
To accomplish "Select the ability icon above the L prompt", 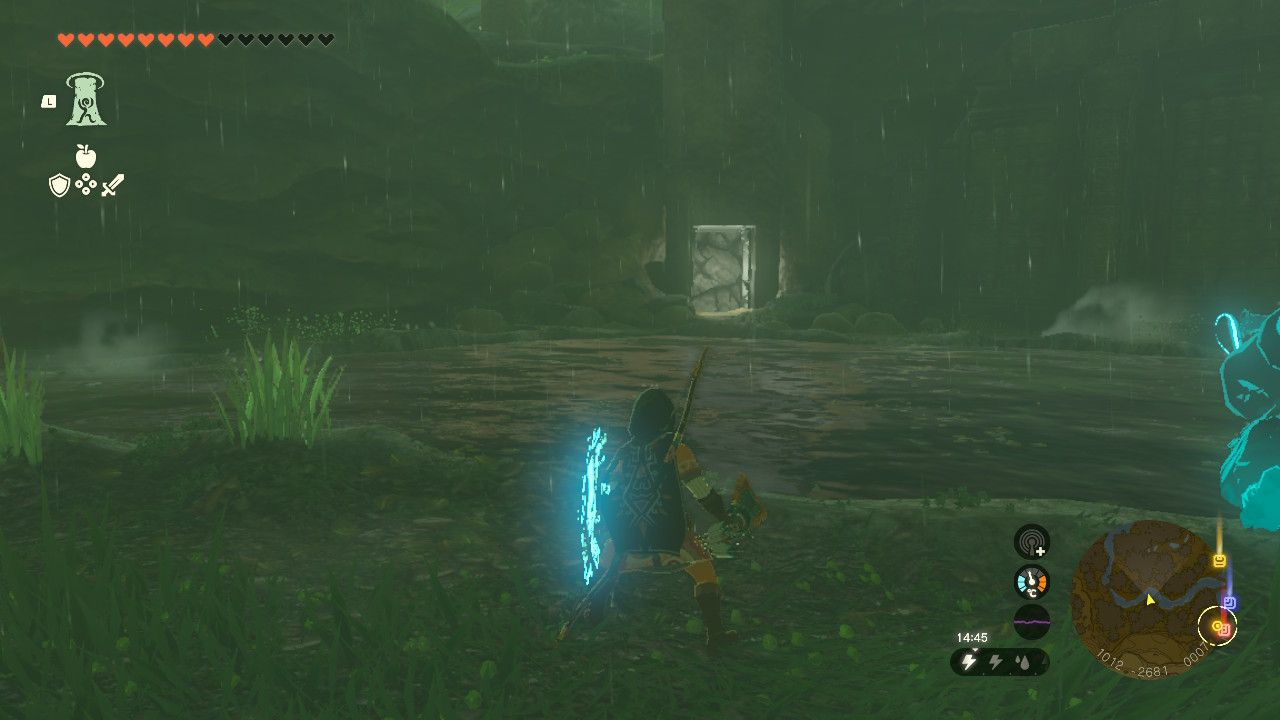I will click(x=84, y=100).
